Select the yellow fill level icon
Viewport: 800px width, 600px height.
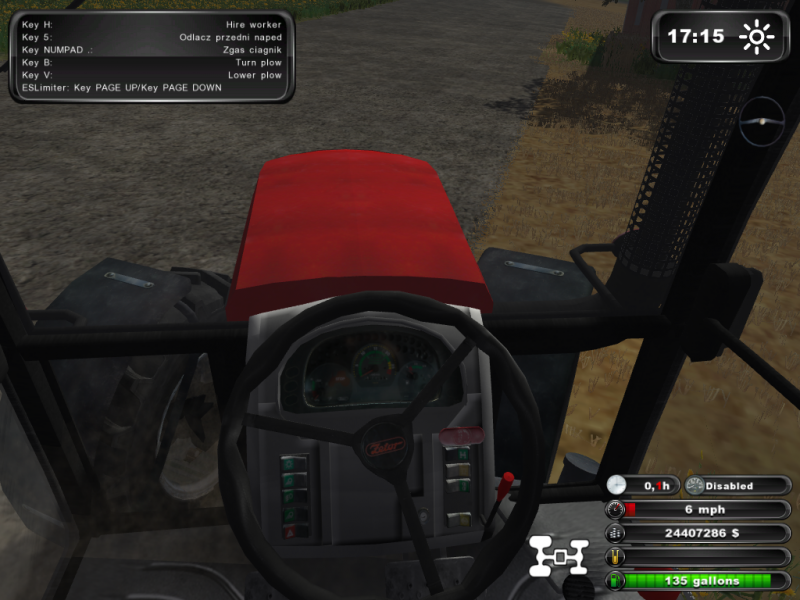614,557
